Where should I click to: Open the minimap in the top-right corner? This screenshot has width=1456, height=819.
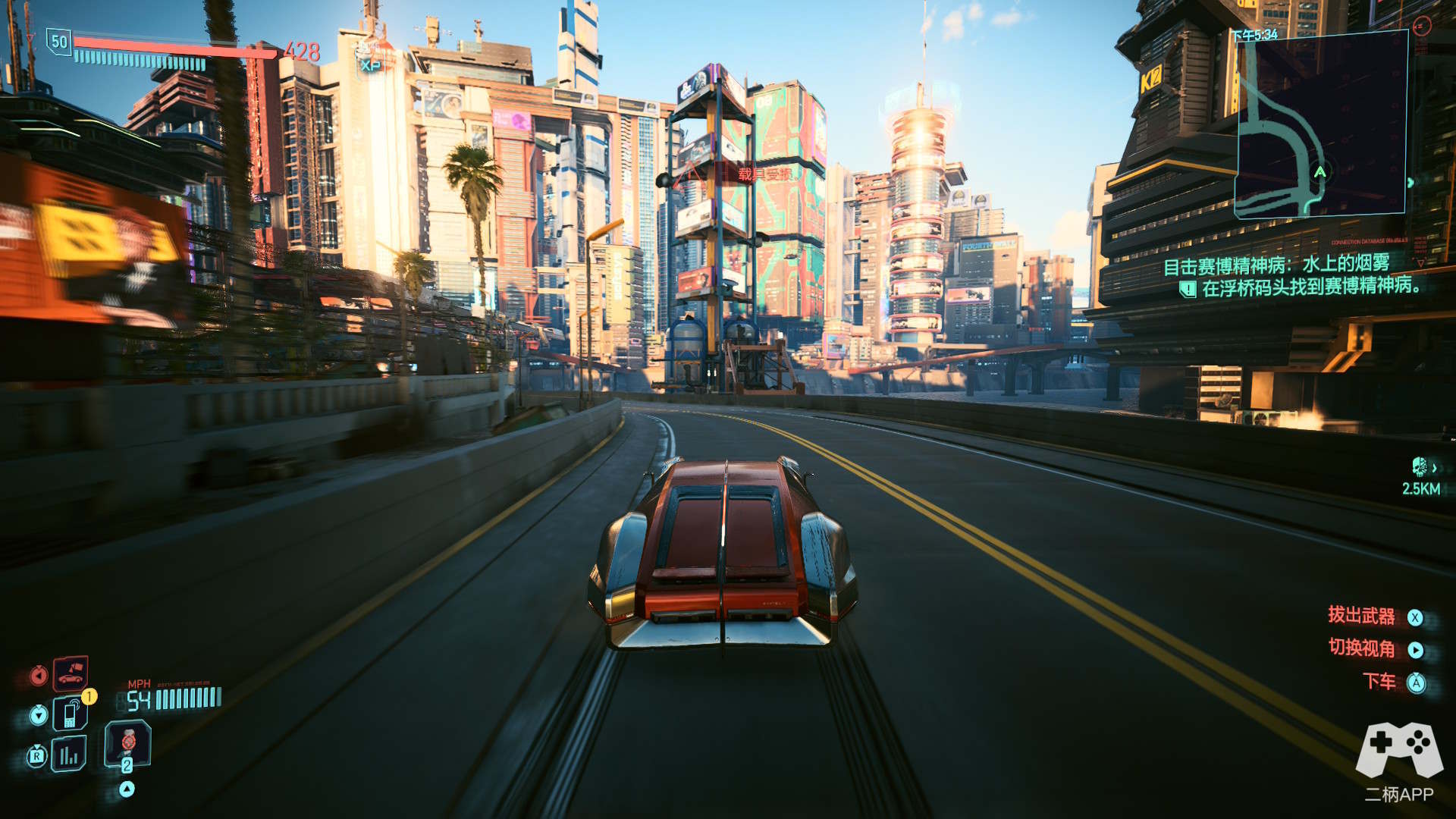point(1322,125)
